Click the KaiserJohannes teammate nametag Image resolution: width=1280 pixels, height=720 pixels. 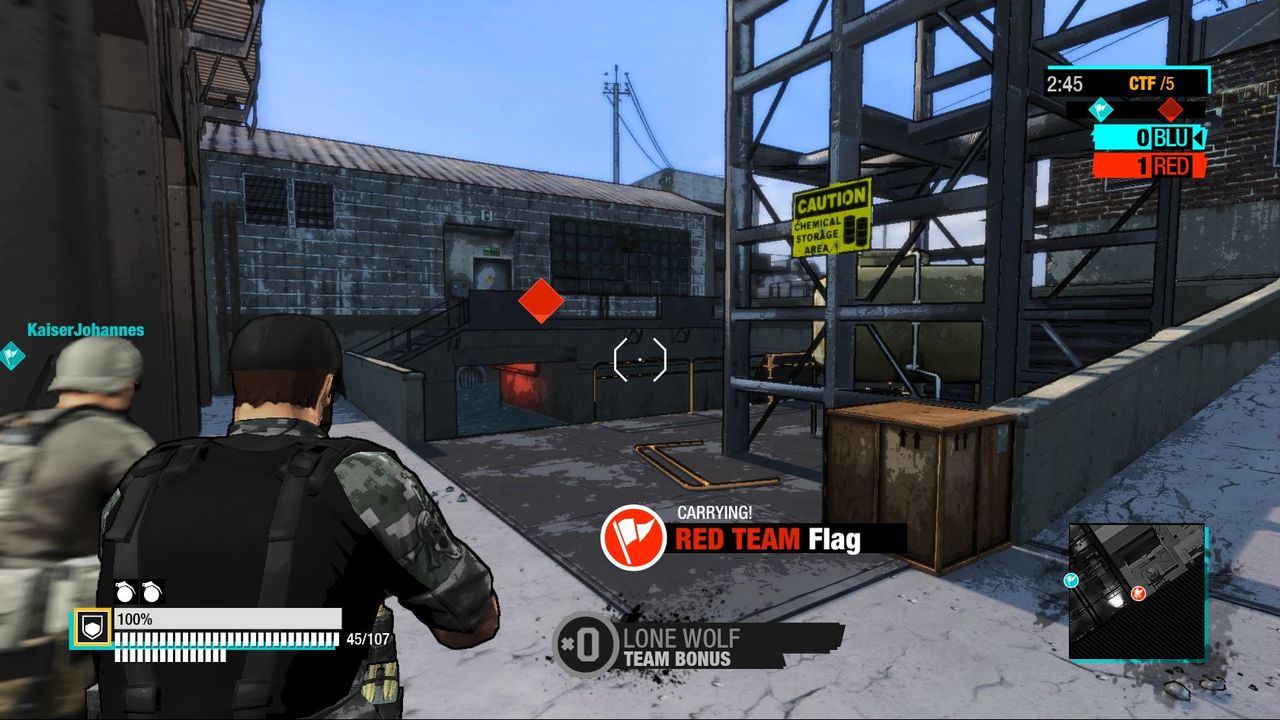[84, 327]
